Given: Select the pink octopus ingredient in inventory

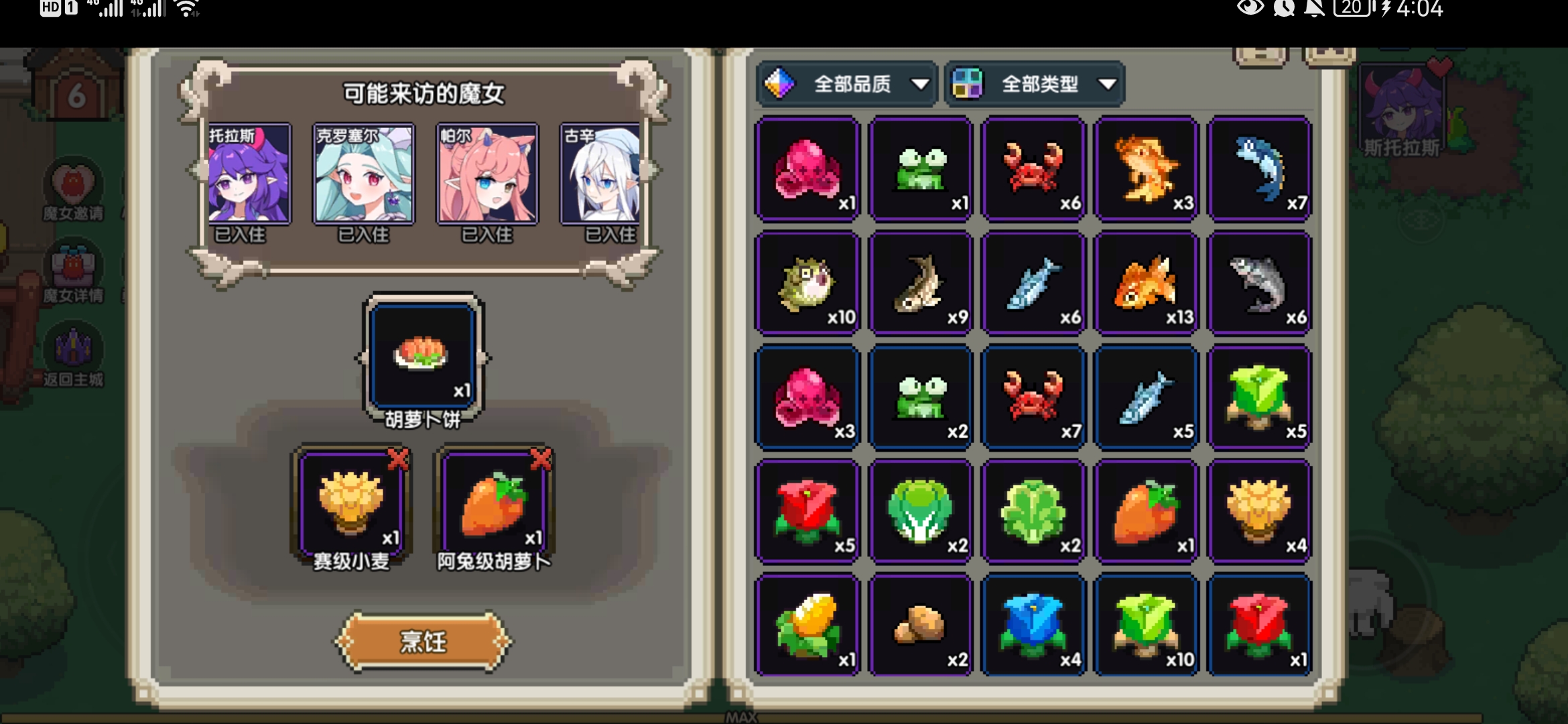Looking at the screenshot, I should pos(807,168).
